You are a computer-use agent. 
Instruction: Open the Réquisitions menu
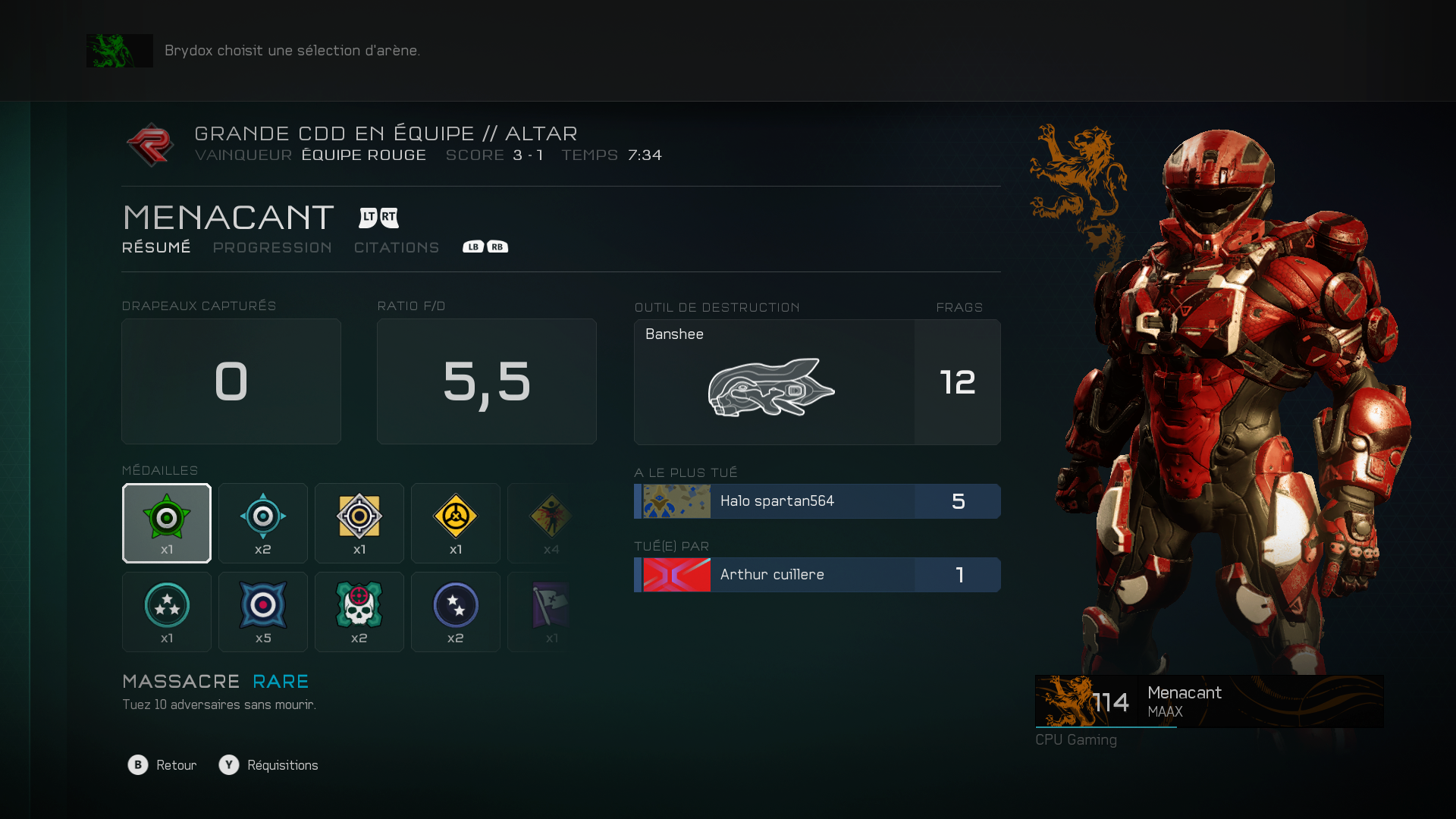click(x=268, y=765)
